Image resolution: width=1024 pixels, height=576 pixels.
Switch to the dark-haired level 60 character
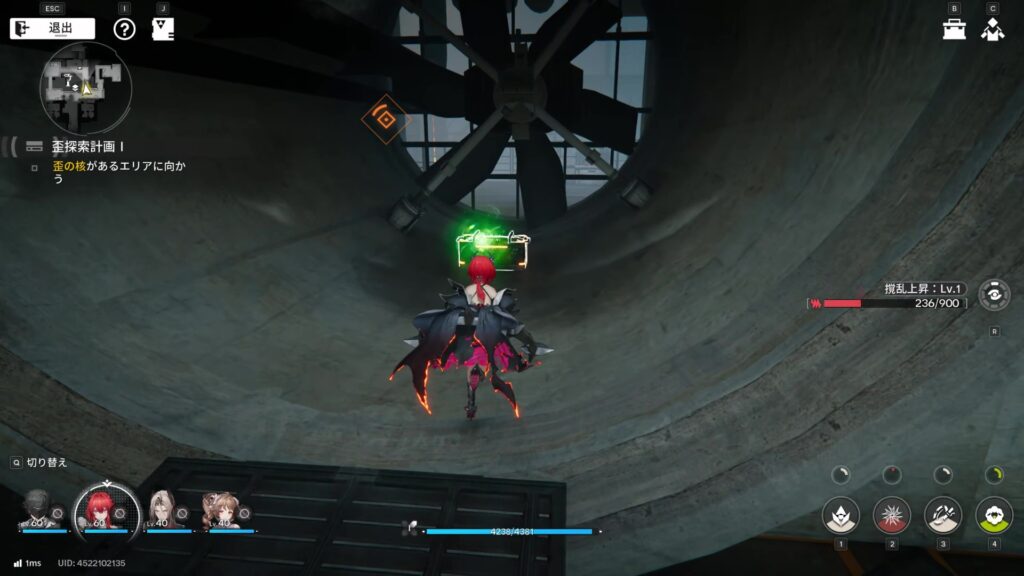pyautogui.click(x=39, y=511)
